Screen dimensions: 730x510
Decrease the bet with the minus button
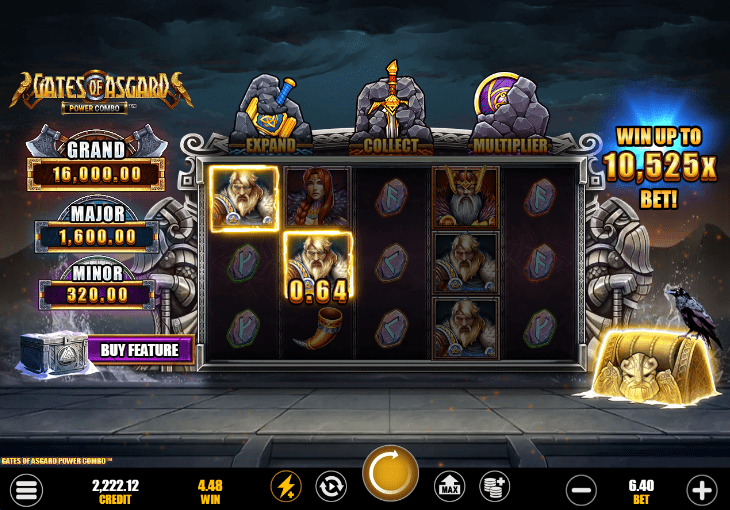tap(581, 489)
